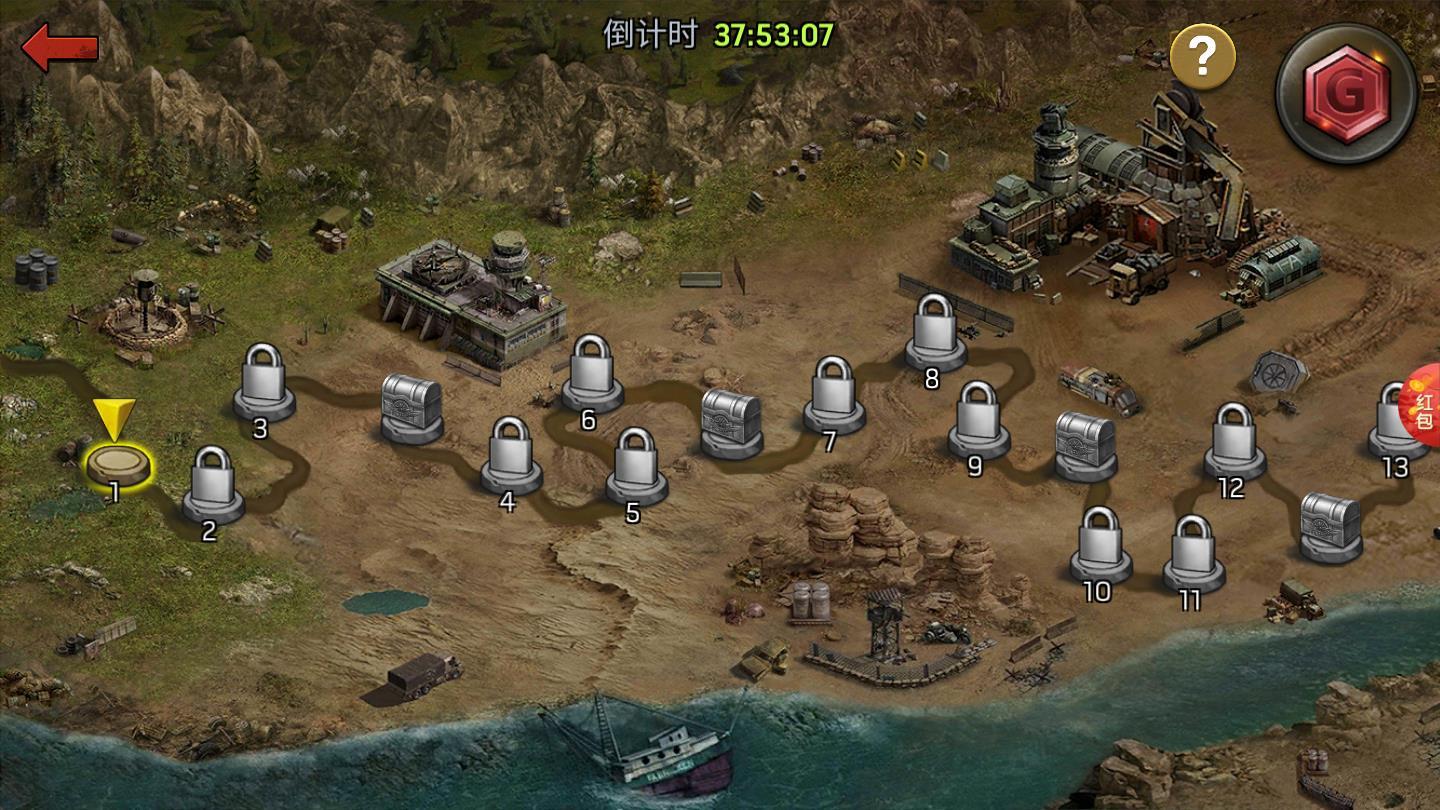Choose locked stage 7
This screenshot has width=1440, height=810.
(x=834, y=393)
